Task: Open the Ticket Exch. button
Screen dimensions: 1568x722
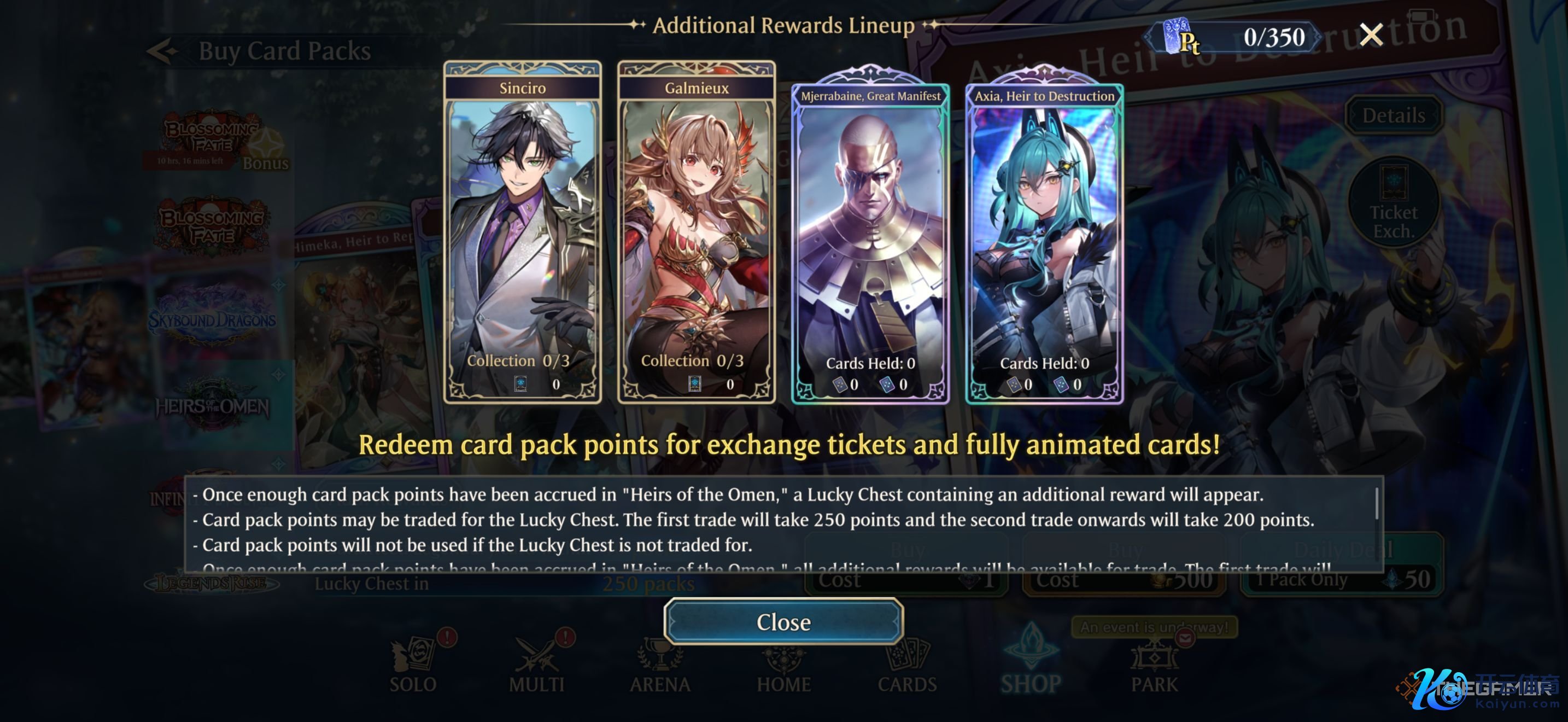Action: (1393, 204)
